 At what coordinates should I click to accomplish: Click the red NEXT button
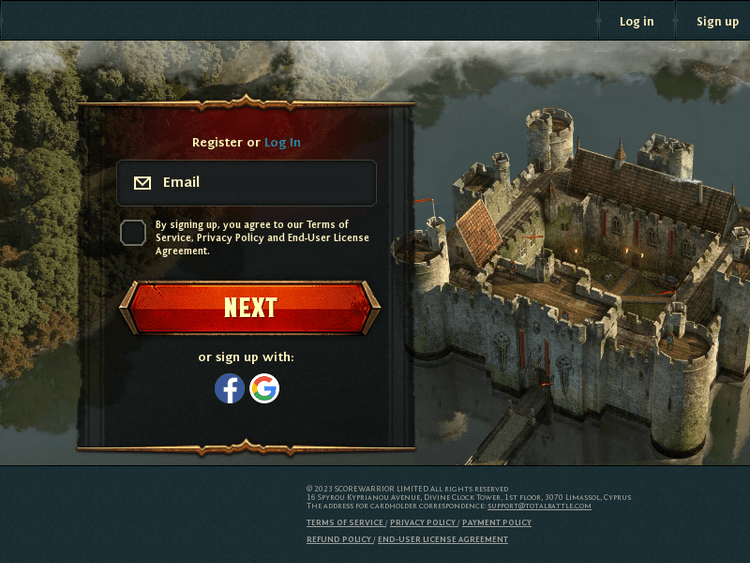[x=250, y=307]
